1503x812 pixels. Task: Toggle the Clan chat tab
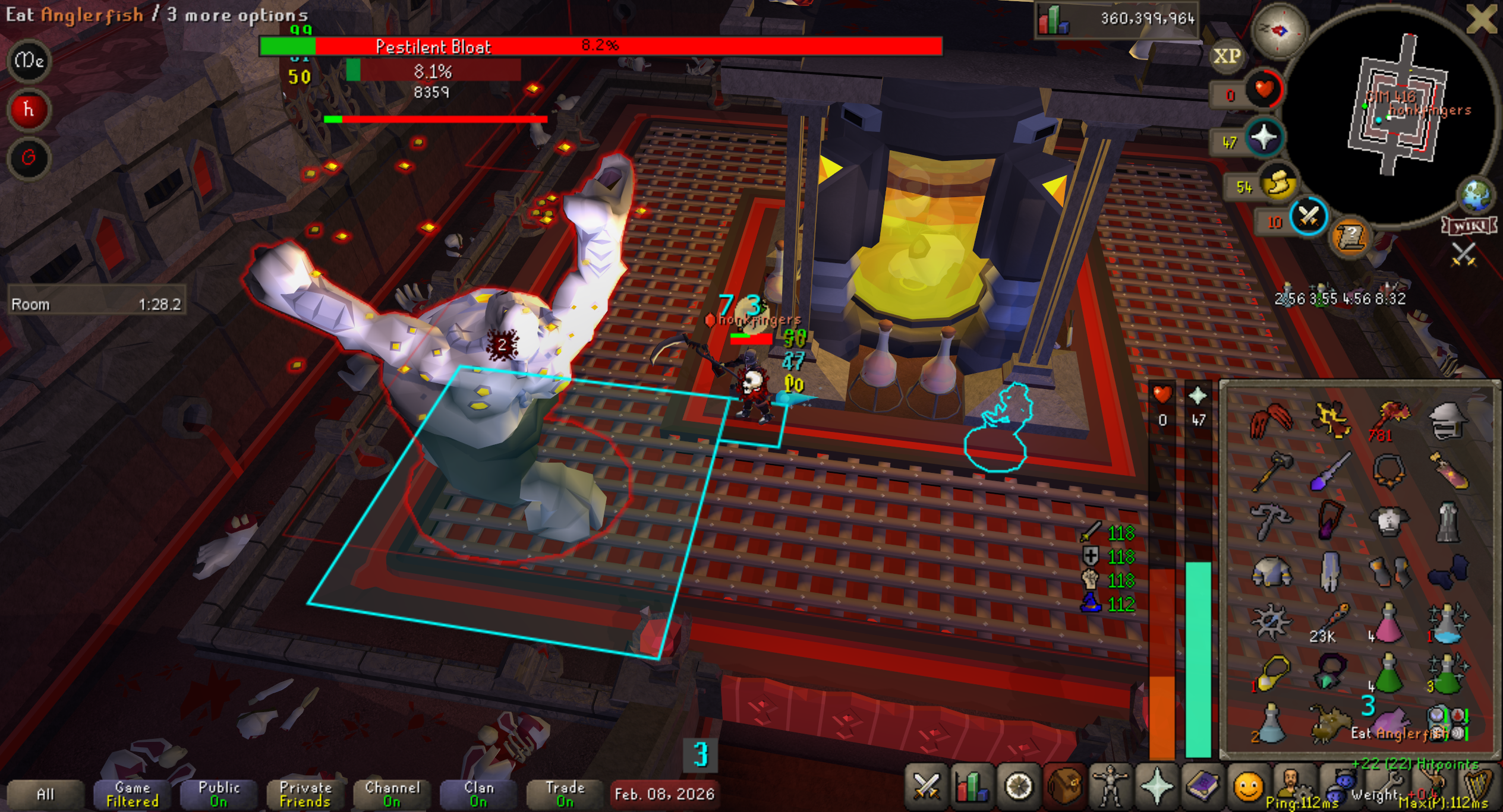(x=478, y=794)
